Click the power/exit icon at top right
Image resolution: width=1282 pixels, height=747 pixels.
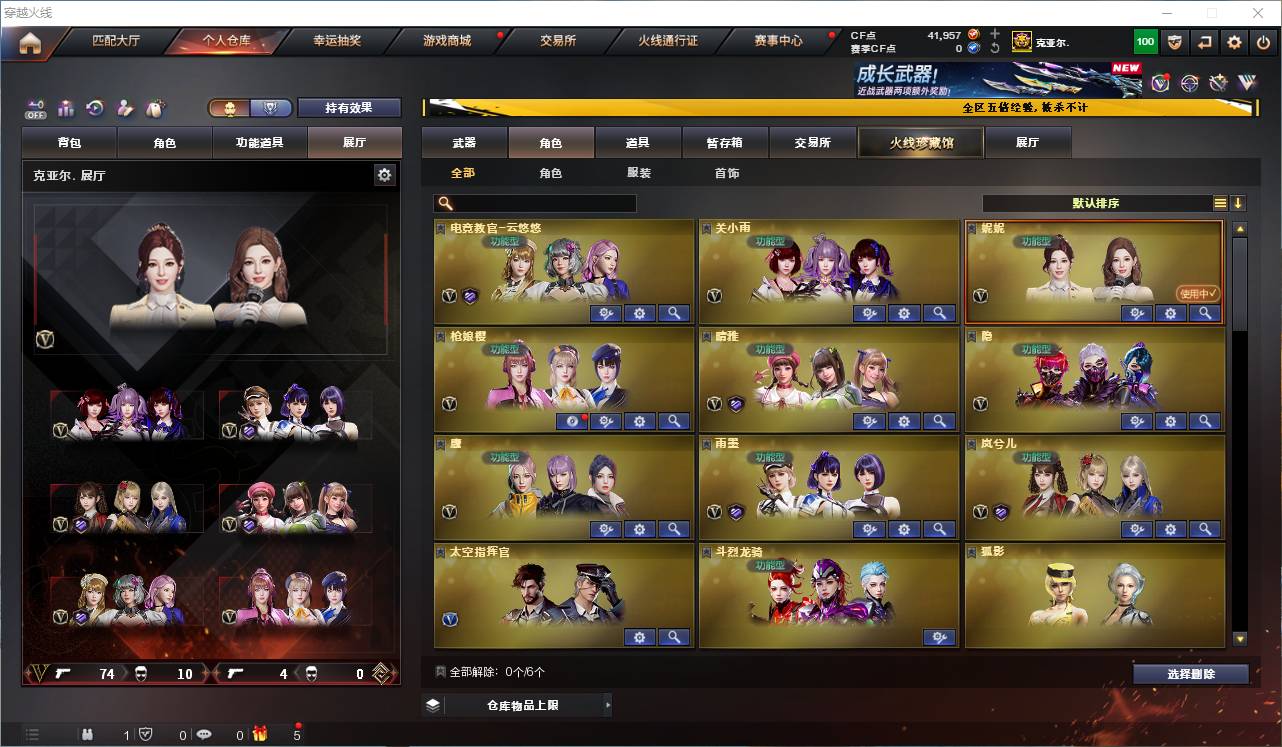pyautogui.click(x=1263, y=41)
